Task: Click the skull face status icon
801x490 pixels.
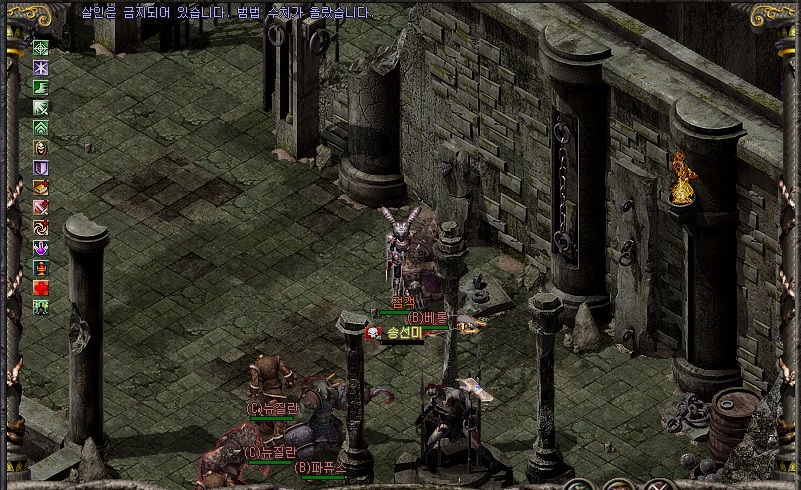Action: (41, 147)
